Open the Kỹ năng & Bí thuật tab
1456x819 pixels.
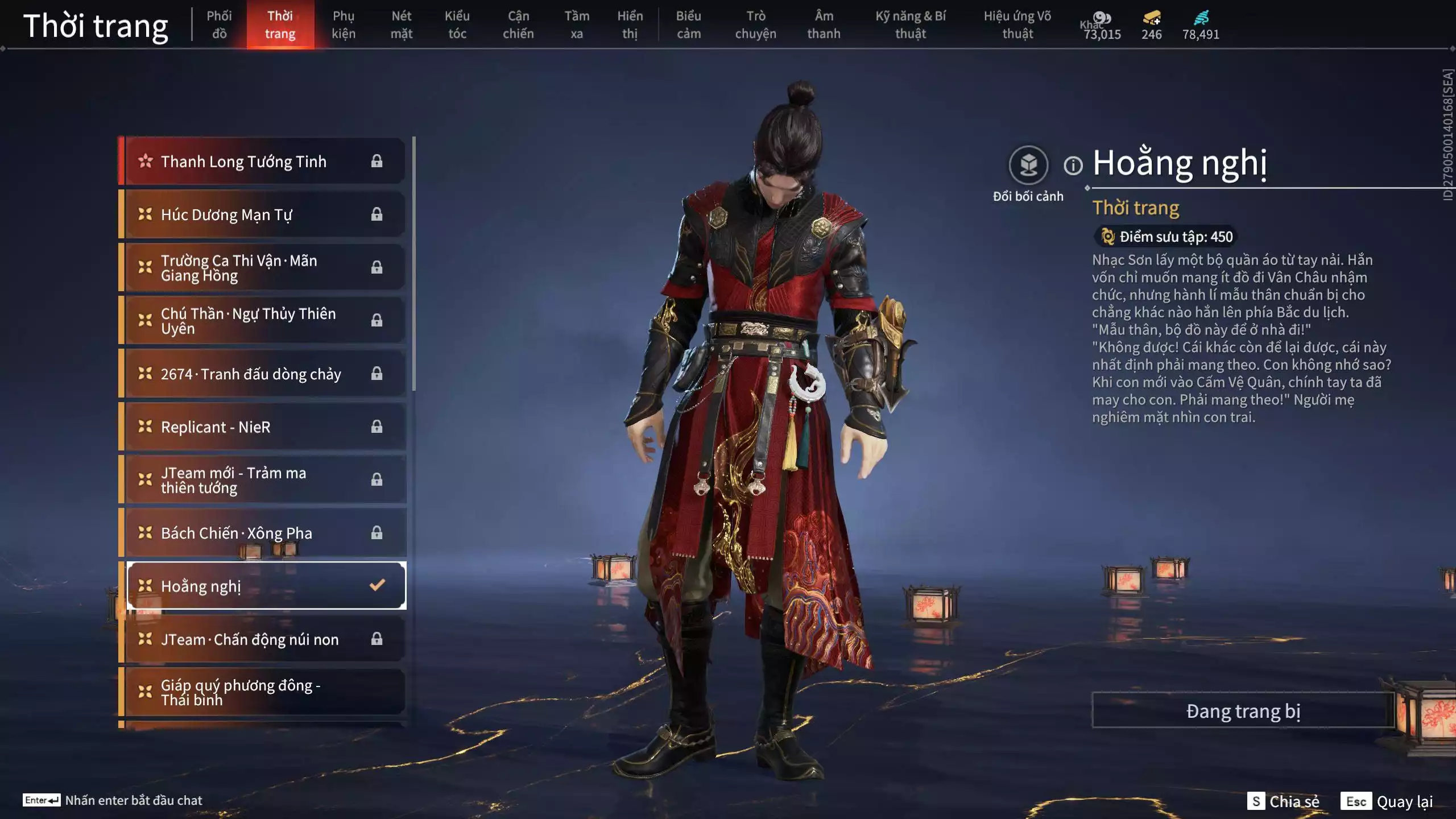point(910,25)
